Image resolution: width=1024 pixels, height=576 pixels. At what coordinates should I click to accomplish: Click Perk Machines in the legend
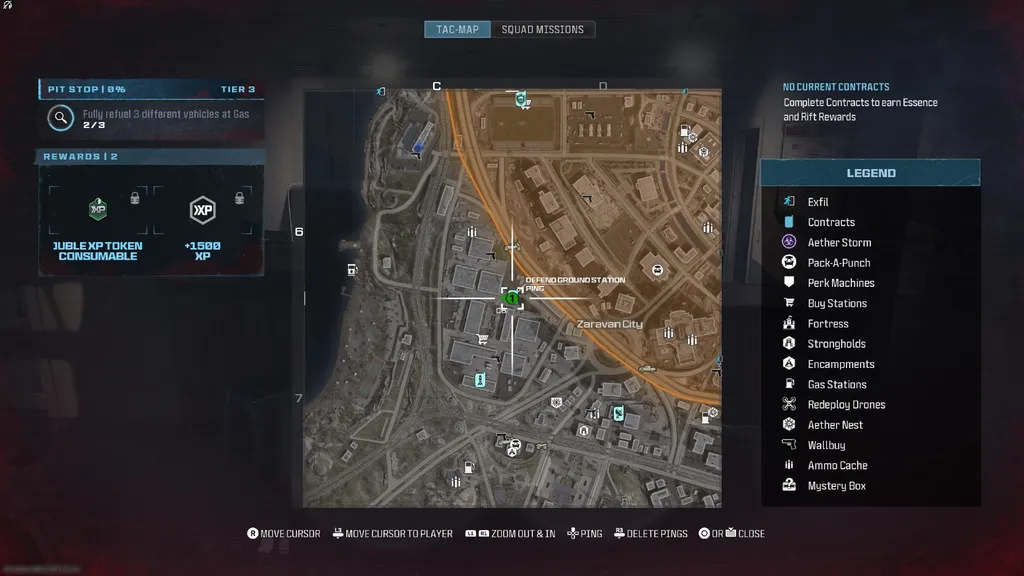click(841, 283)
